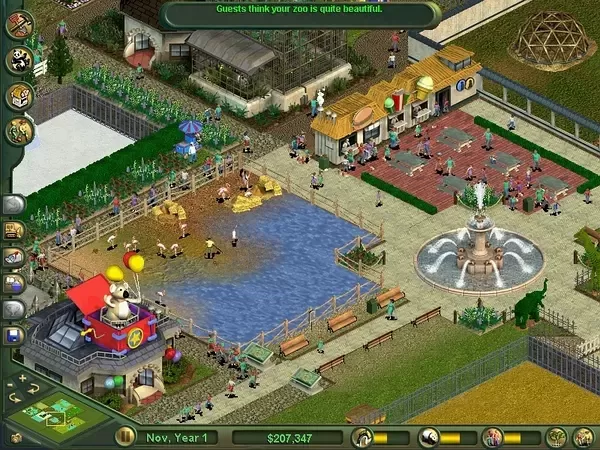
Task: Open the hire staff menu
Action: tap(20, 131)
